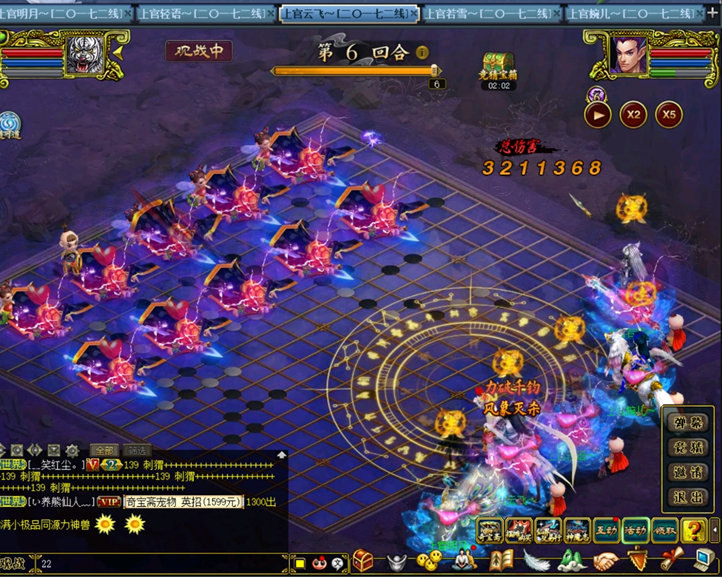
Task: Click the orange play arrow button
Action: [598, 114]
